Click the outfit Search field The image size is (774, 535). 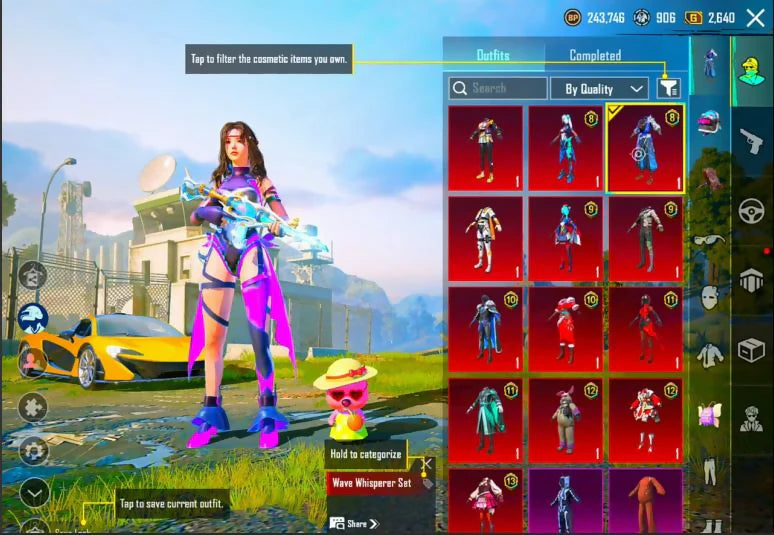click(x=498, y=88)
